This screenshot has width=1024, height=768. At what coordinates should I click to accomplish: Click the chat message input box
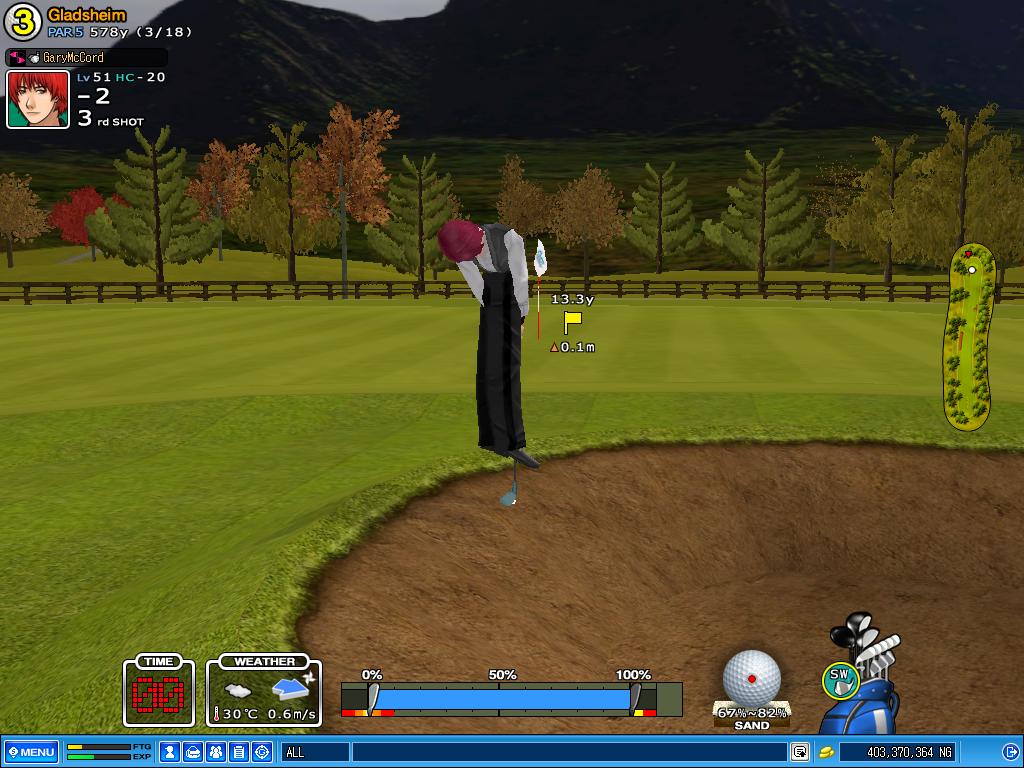[x=568, y=752]
